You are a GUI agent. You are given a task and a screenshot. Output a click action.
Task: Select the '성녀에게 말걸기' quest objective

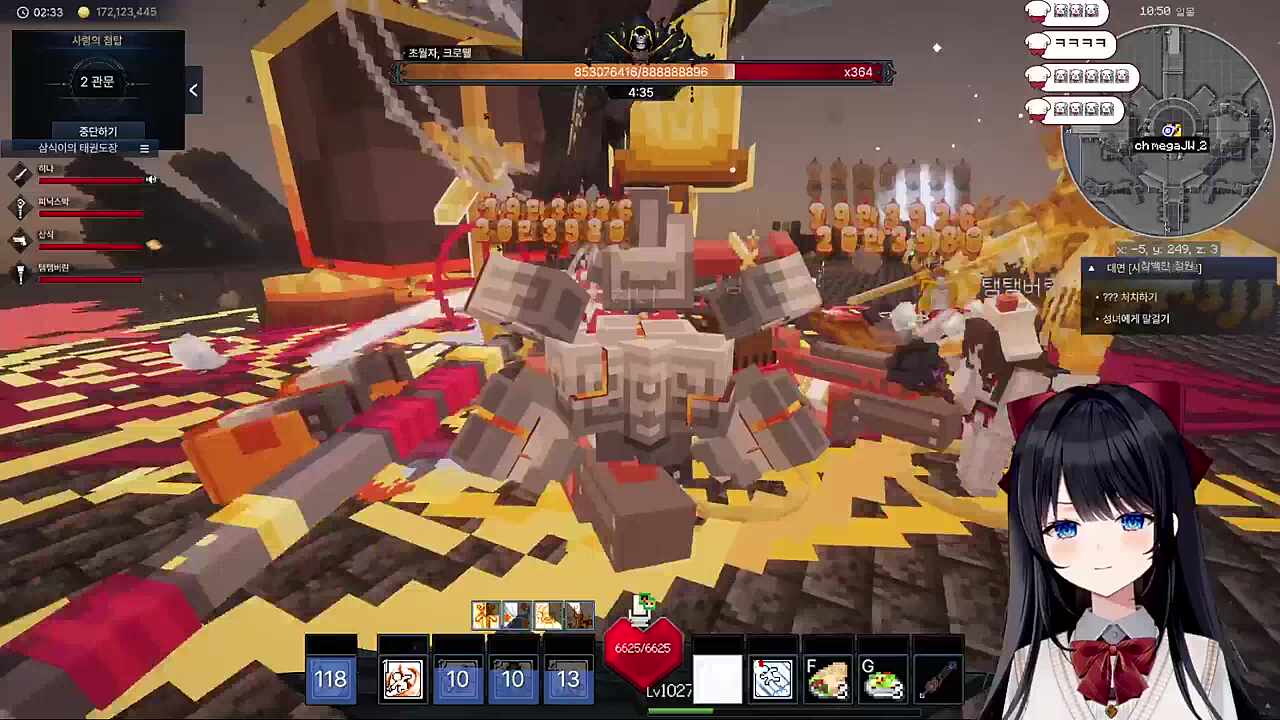(1135, 319)
